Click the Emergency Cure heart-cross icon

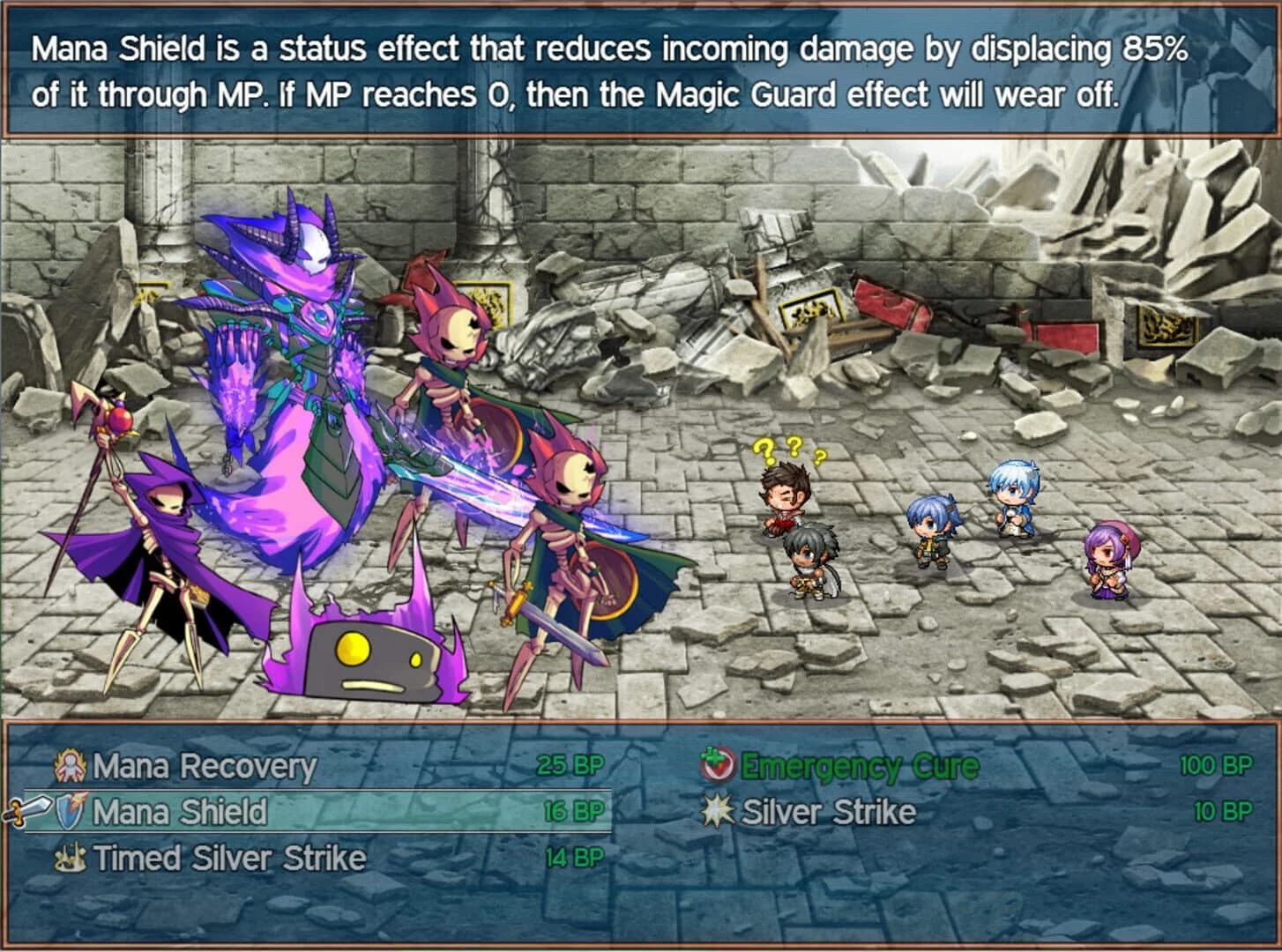716,765
